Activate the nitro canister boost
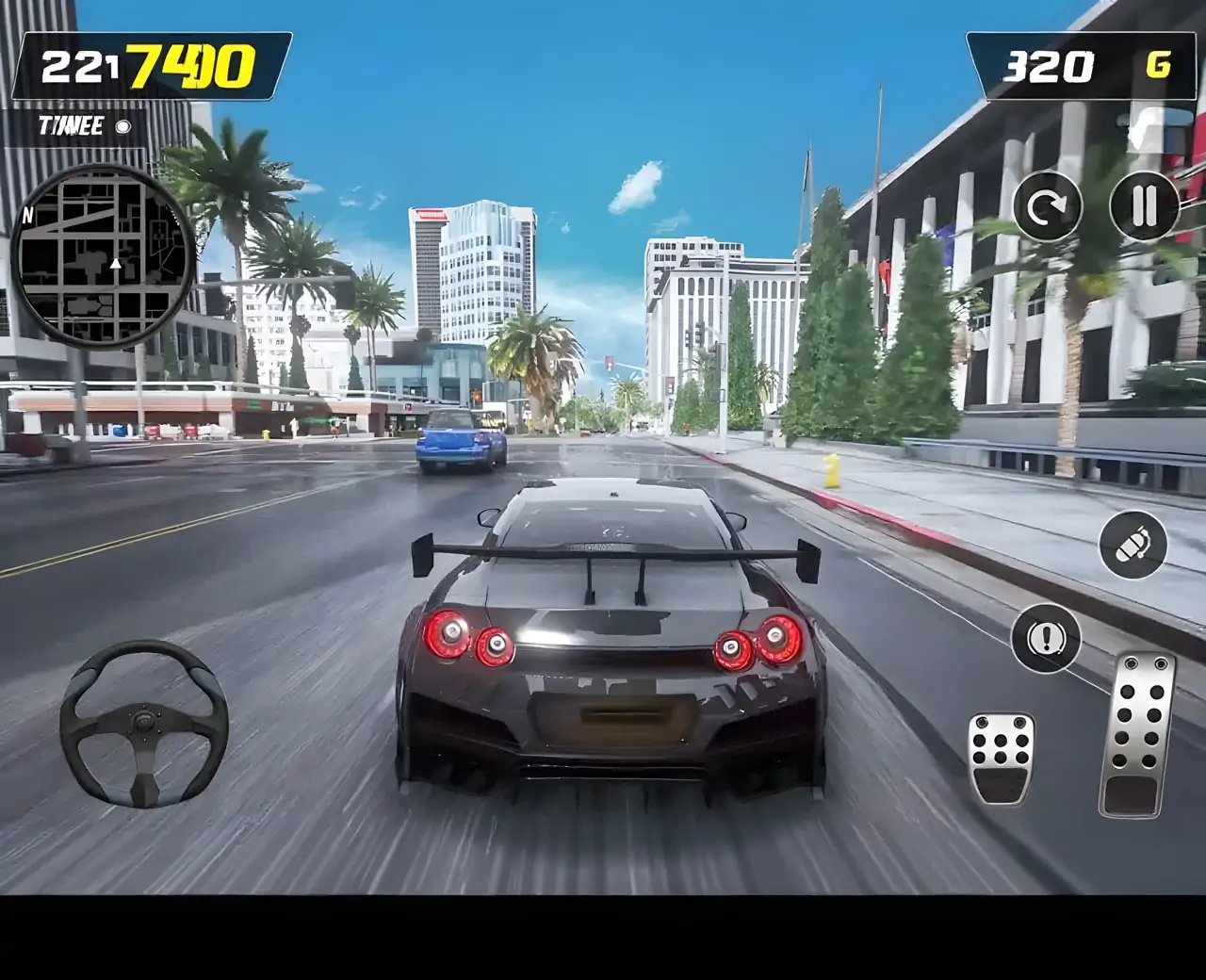 pos(1133,545)
